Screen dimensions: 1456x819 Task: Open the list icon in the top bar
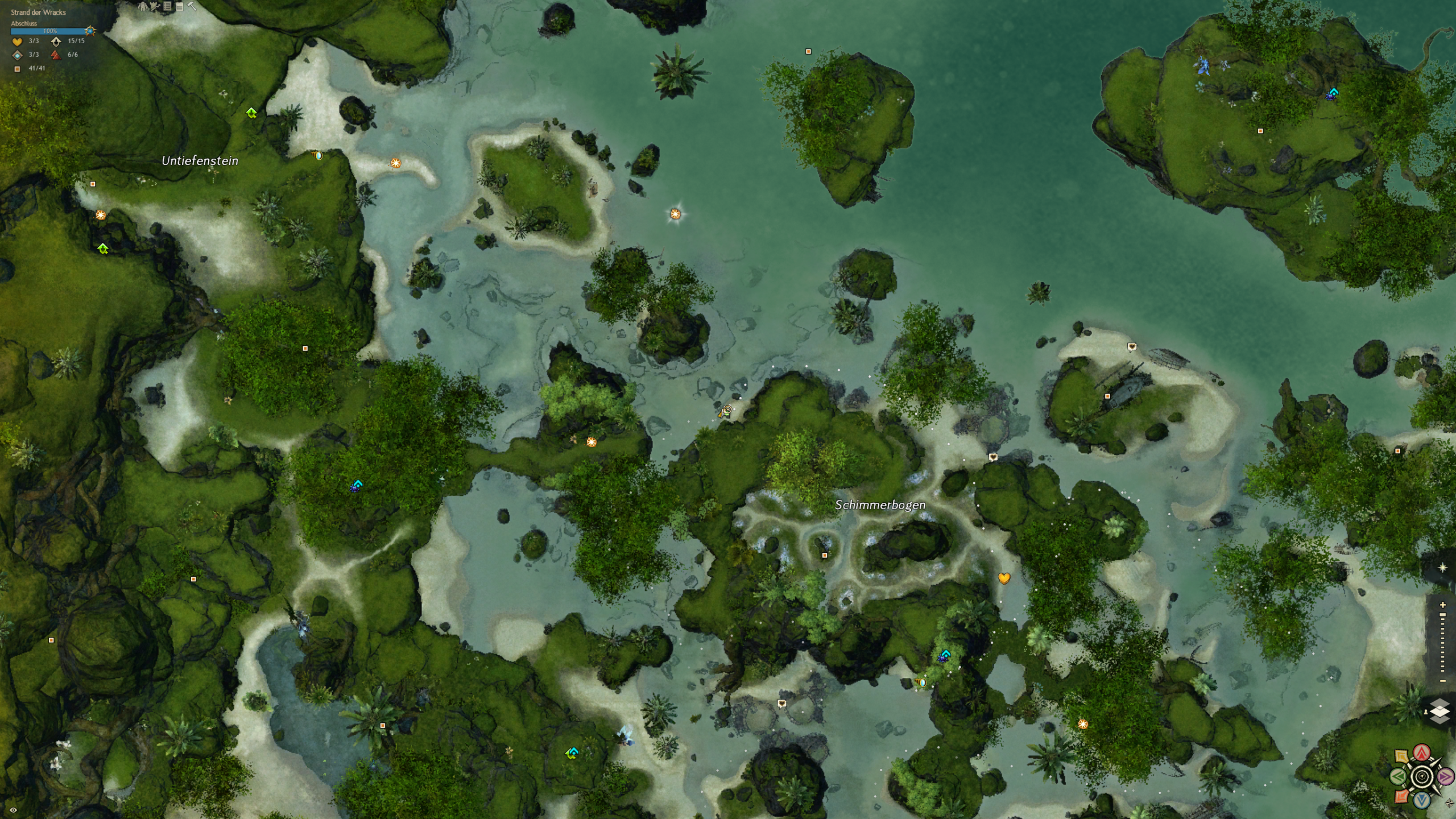point(167,6)
